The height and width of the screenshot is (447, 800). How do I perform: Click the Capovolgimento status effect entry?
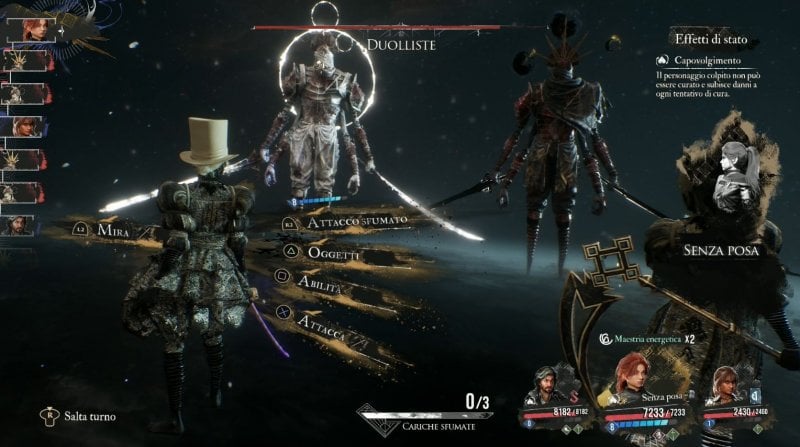[705, 60]
